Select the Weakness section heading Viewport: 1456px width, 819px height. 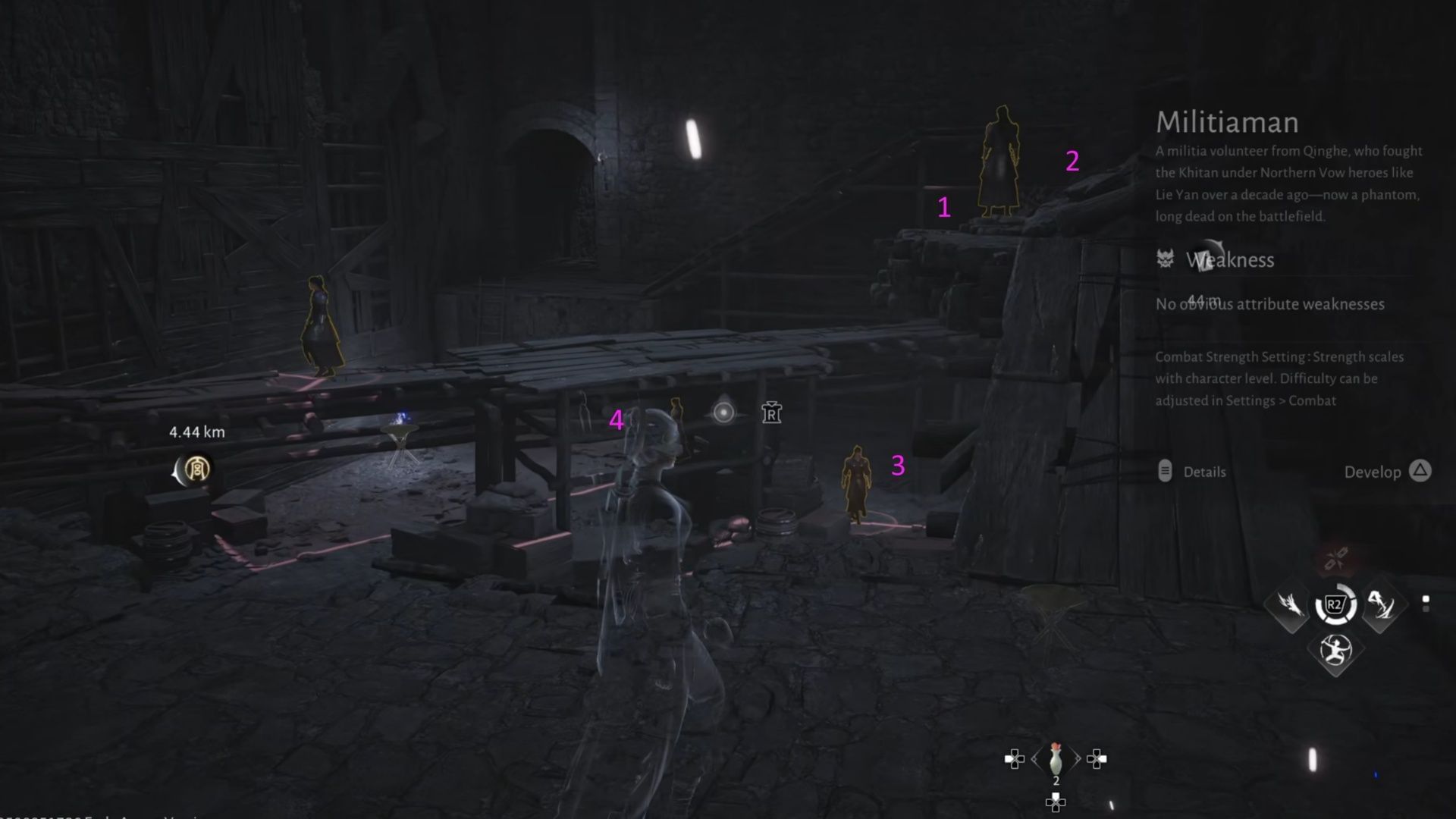(1229, 260)
